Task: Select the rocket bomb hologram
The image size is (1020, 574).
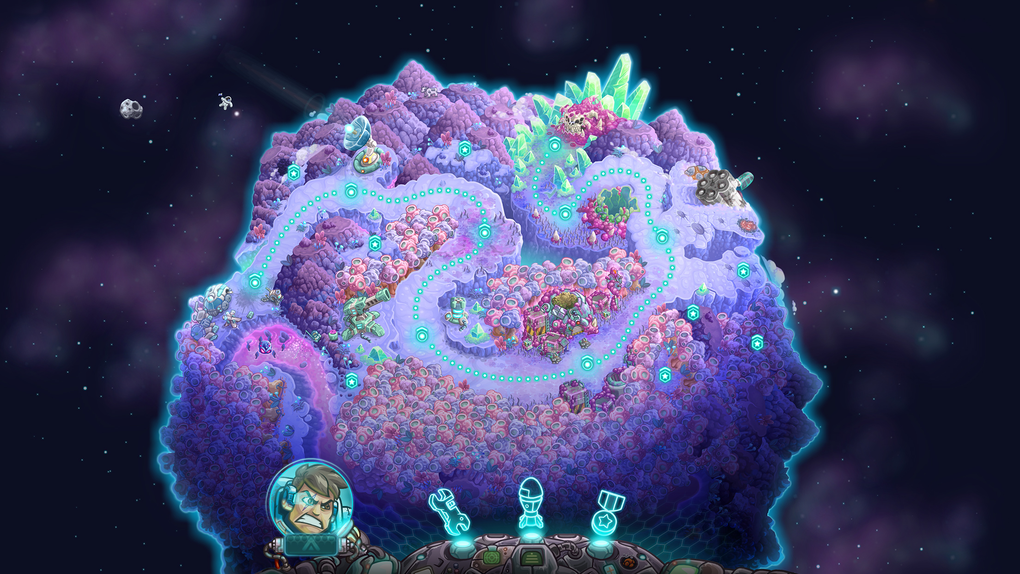Action: pos(531,505)
